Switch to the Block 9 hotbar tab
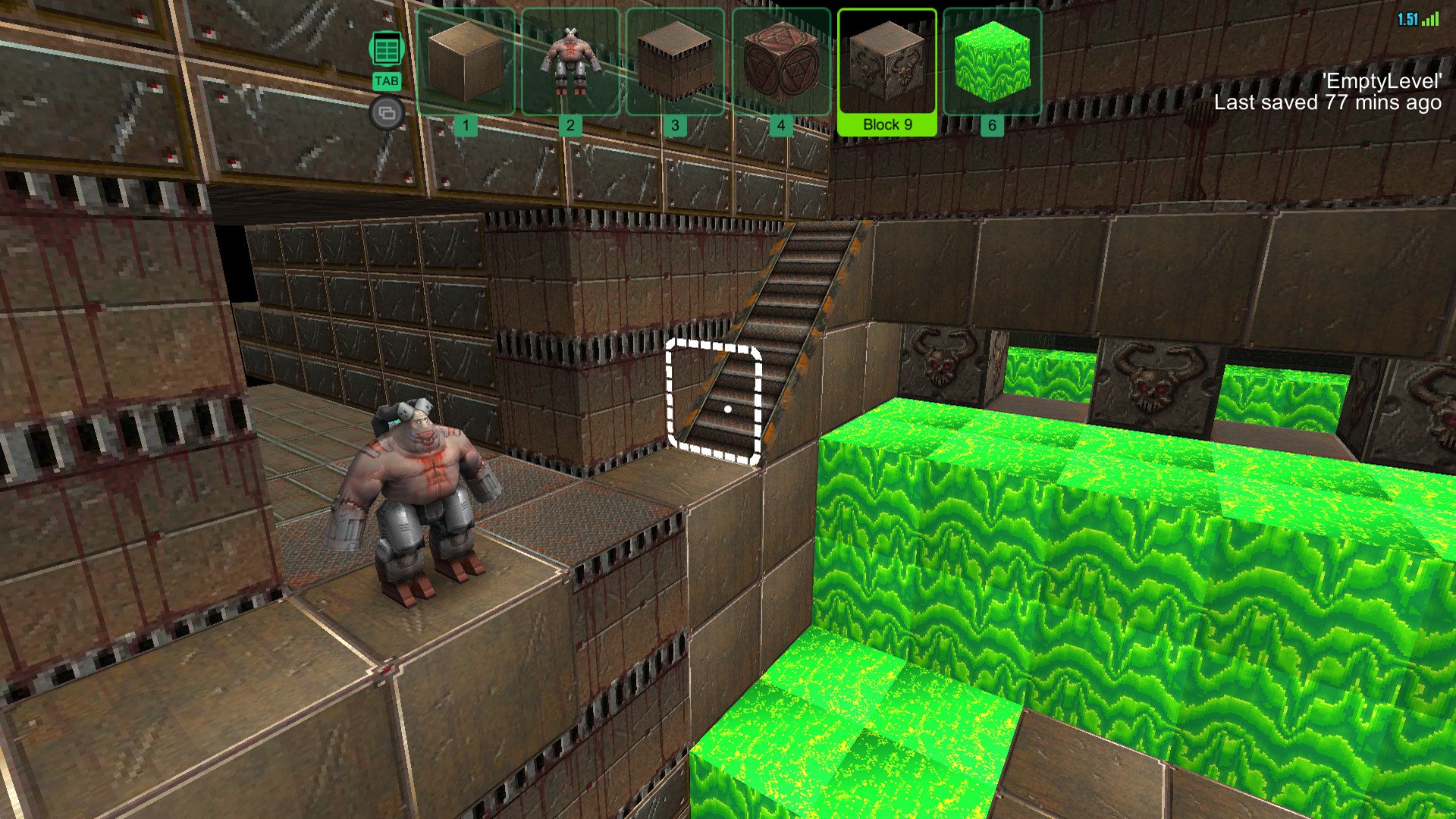Viewport: 1456px width, 819px height. pyautogui.click(x=886, y=123)
